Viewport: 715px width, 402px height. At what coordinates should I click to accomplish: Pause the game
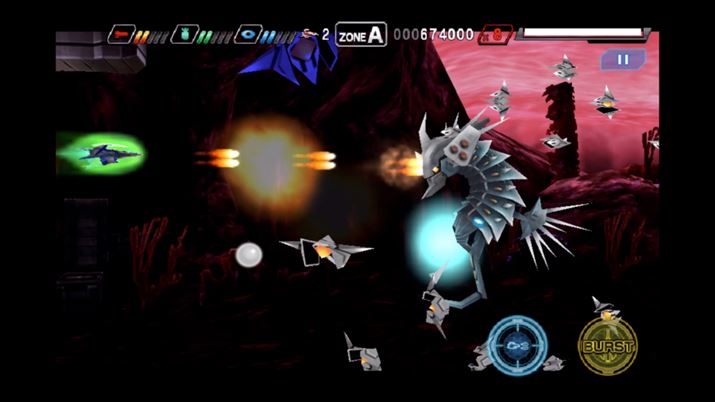coord(622,60)
